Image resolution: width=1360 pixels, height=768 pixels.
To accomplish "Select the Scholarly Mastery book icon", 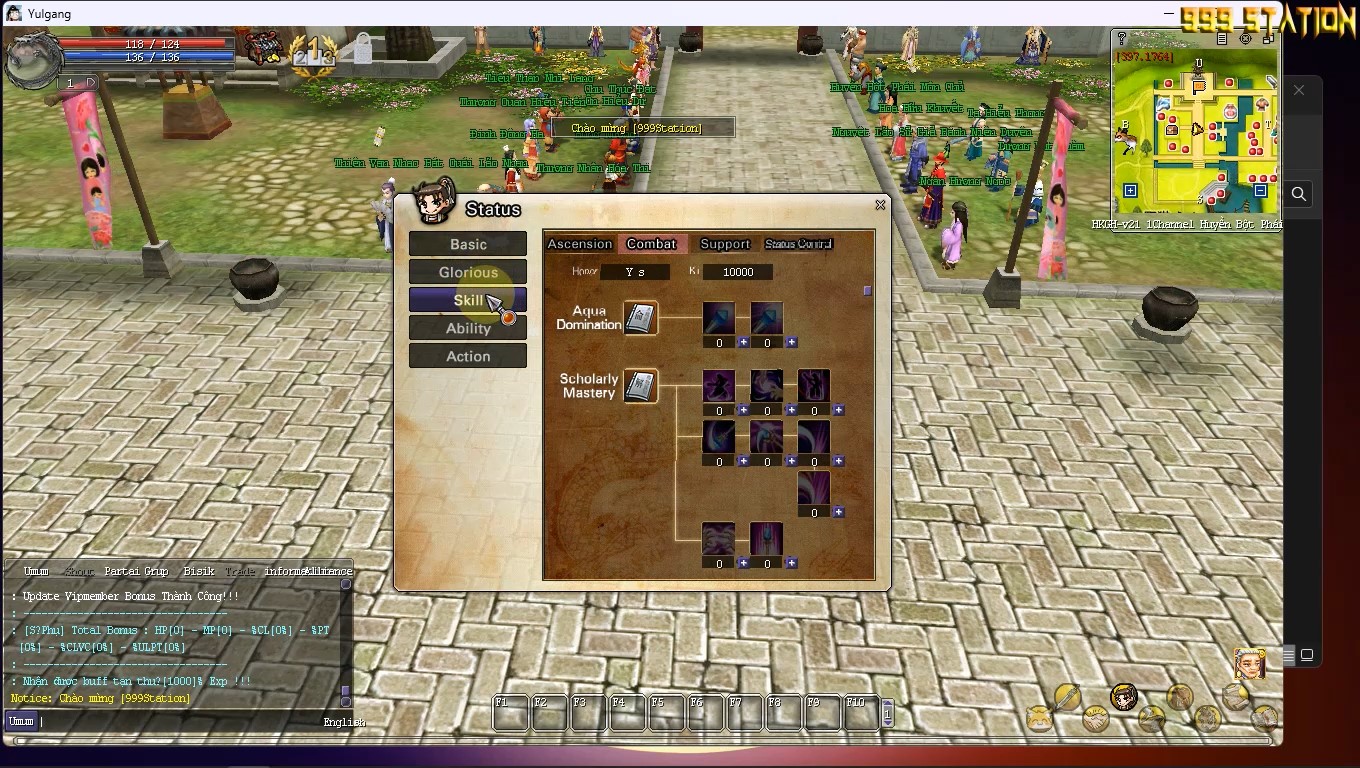I will pyautogui.click(x=640, y=386).
